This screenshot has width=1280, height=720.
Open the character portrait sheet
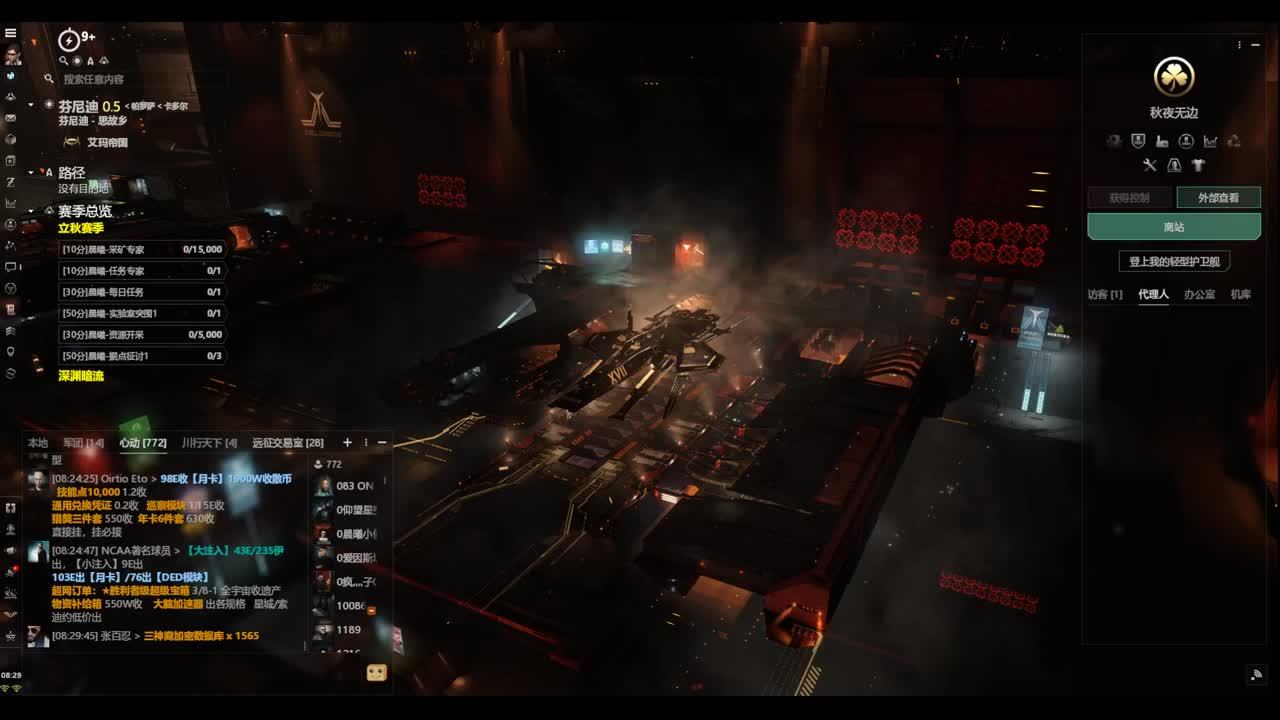(x=12, y=54)
